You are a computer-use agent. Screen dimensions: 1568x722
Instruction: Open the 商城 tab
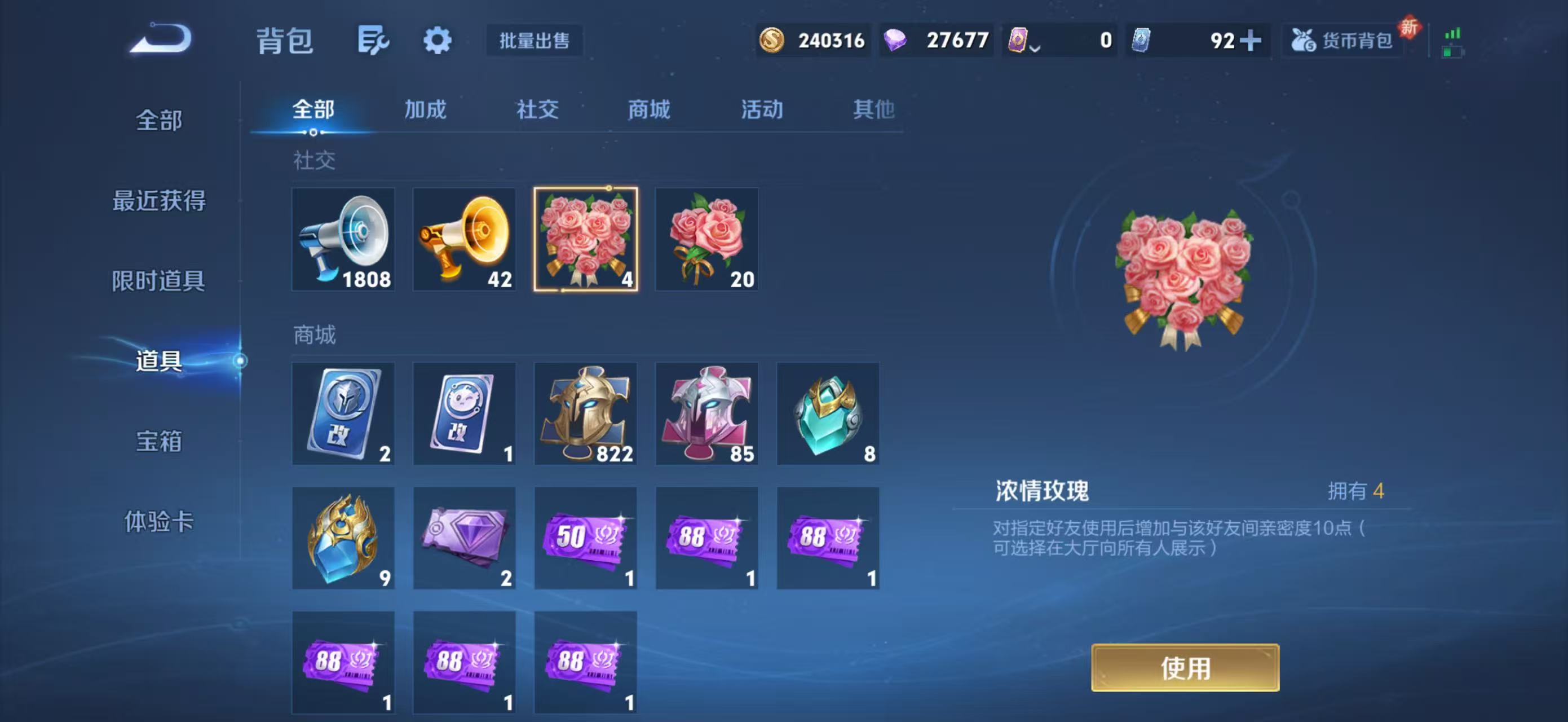648,109
